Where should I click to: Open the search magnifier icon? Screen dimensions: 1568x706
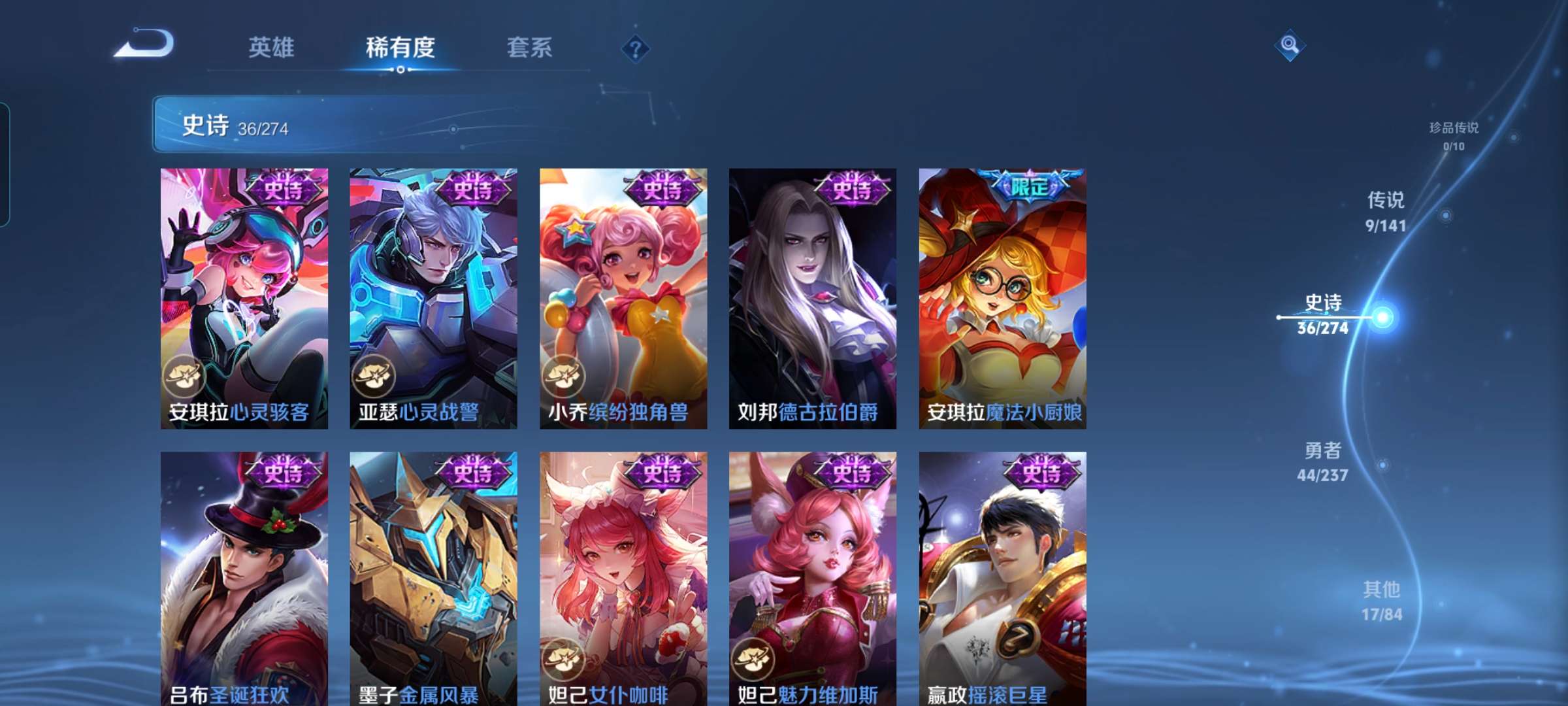coord(1288,46)
